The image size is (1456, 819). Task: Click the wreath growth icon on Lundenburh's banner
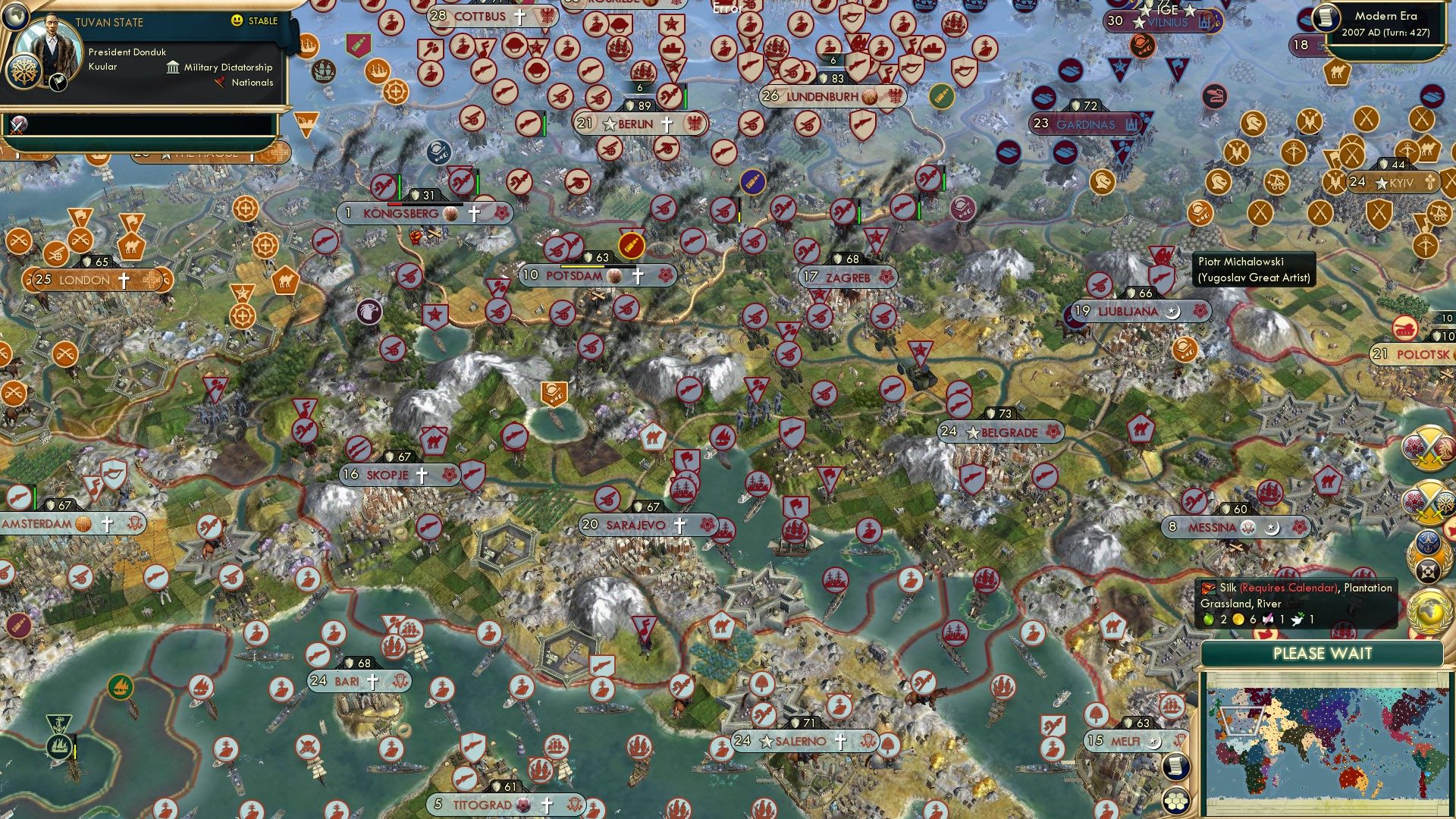click(x=868, y=98)
